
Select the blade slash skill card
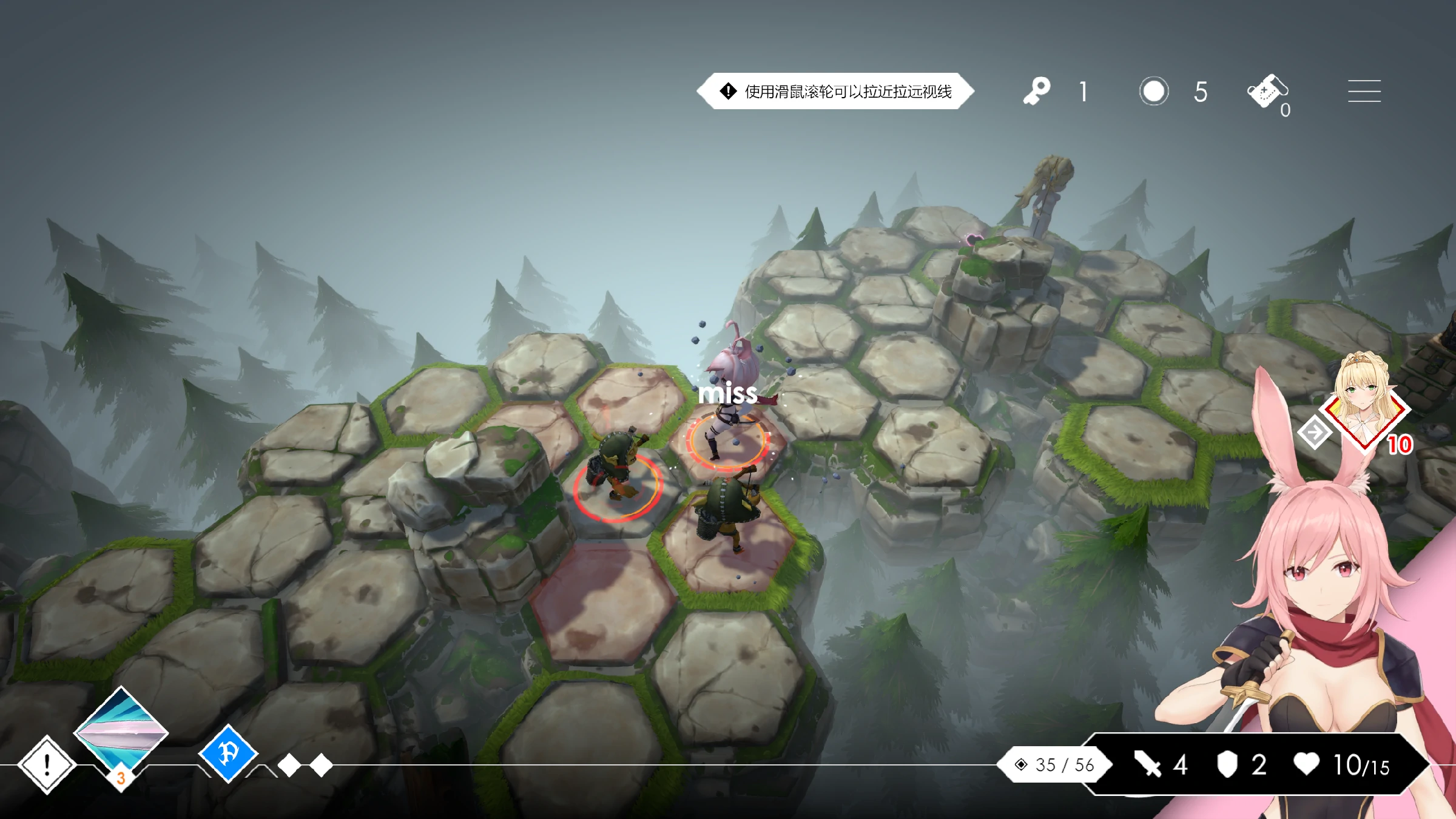[121, 731]
